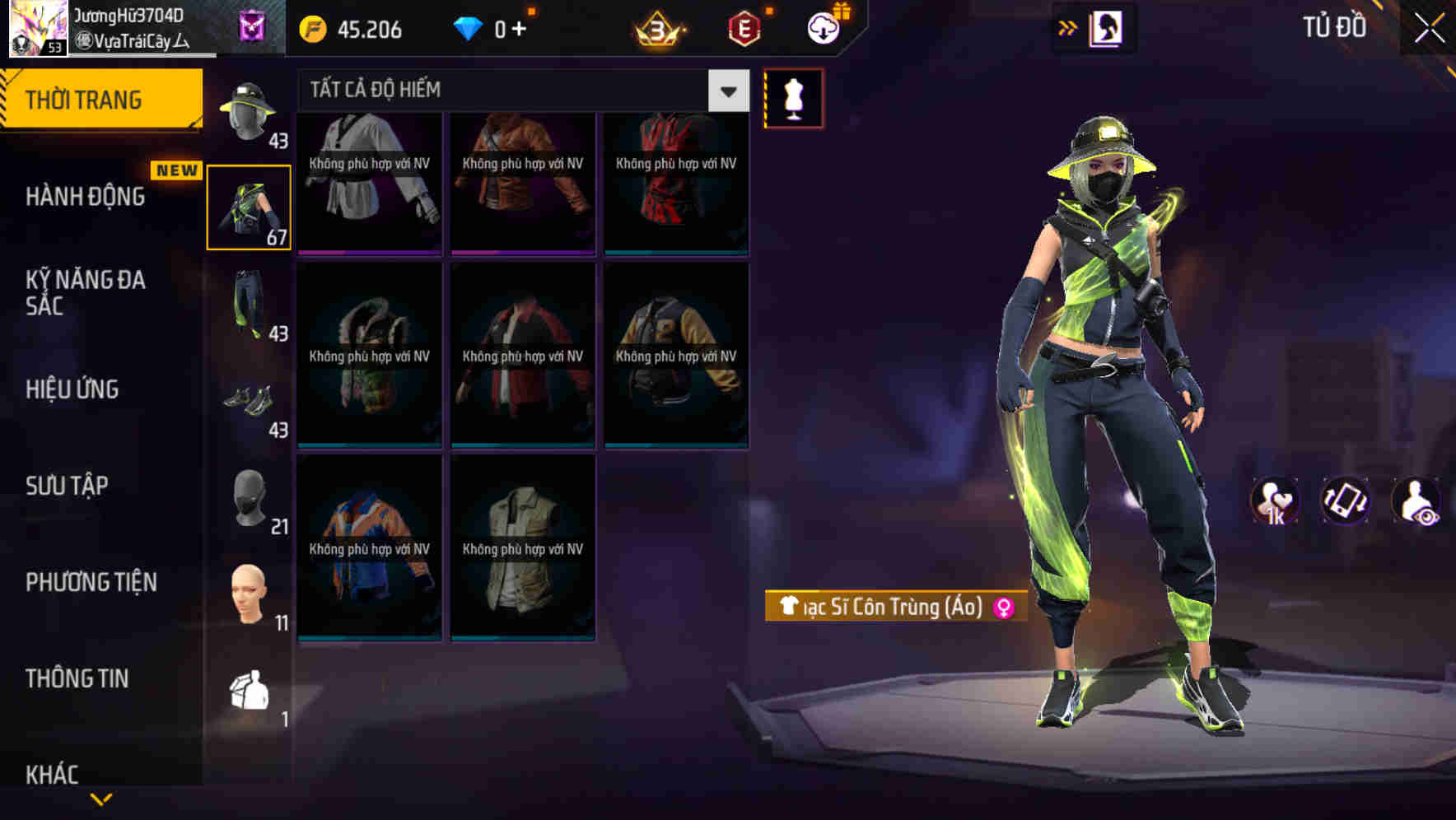The image size is (1456, 820).
Task: Select the equipped green jacket thumbnail with 67 count
Action: 250,207
